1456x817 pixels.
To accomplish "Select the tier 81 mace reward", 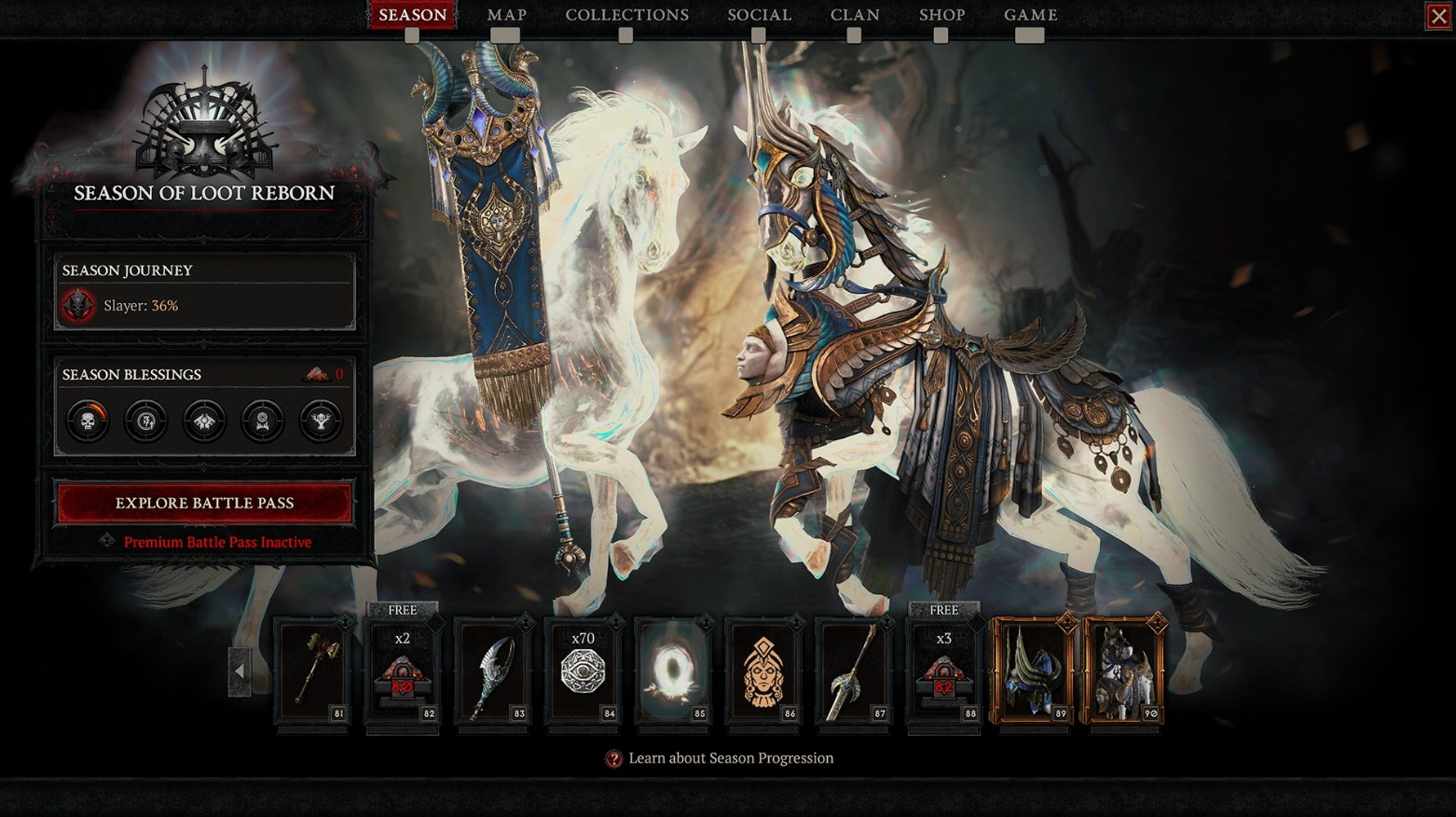I will coord(312,671).
